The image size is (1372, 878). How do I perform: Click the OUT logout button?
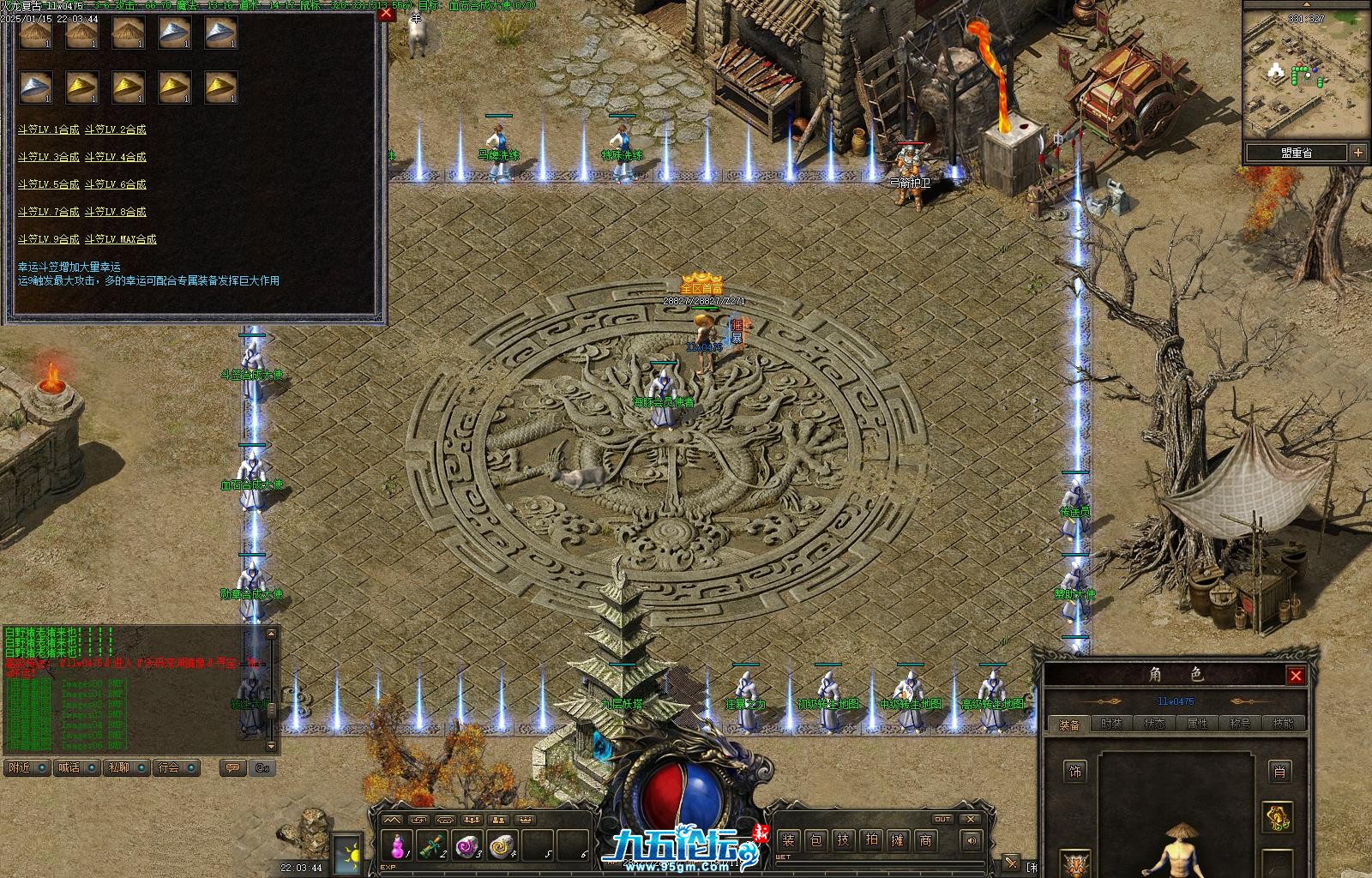click(x=942, y=819)
